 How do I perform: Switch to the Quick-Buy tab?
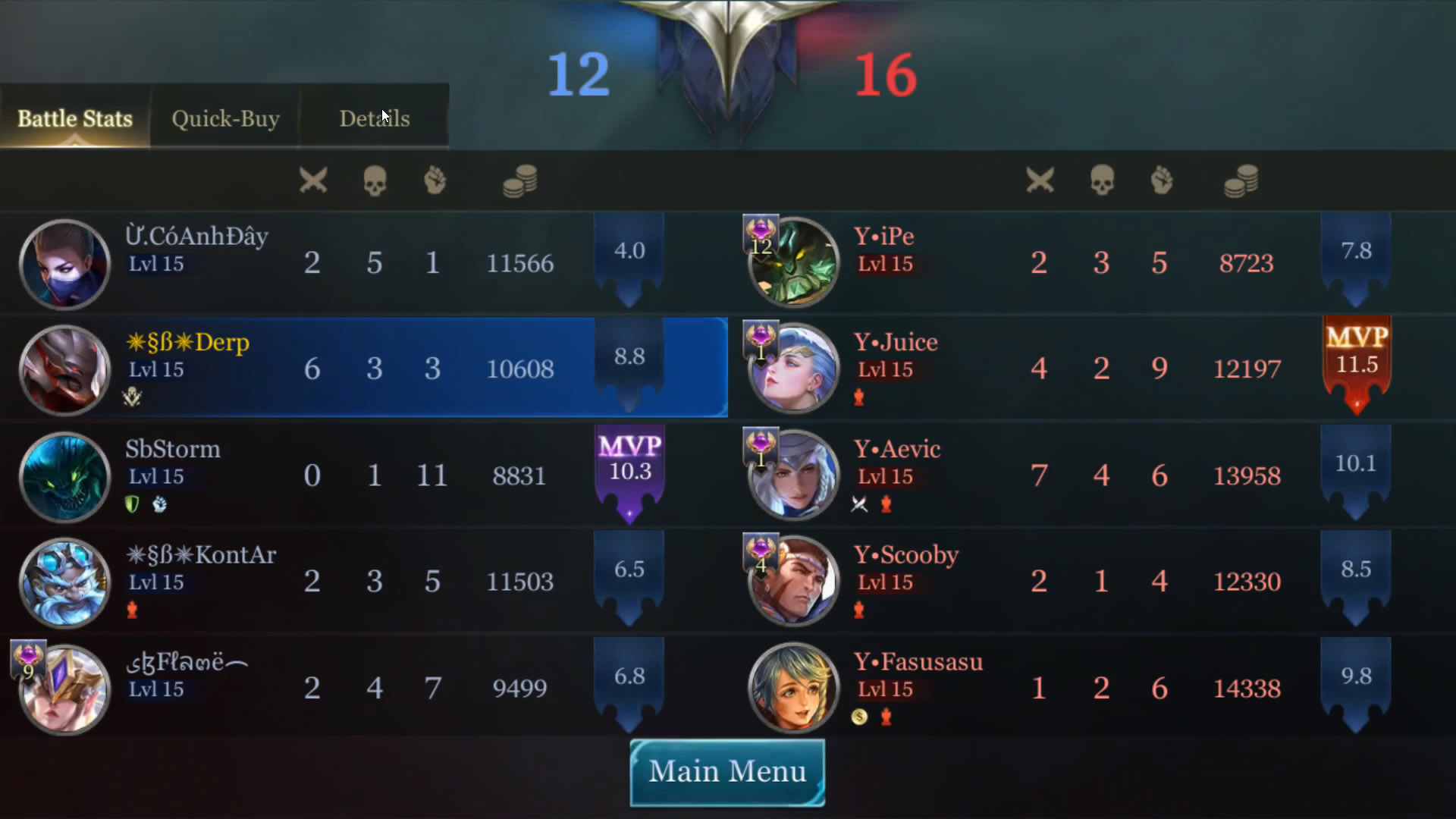tap(225, 118)
